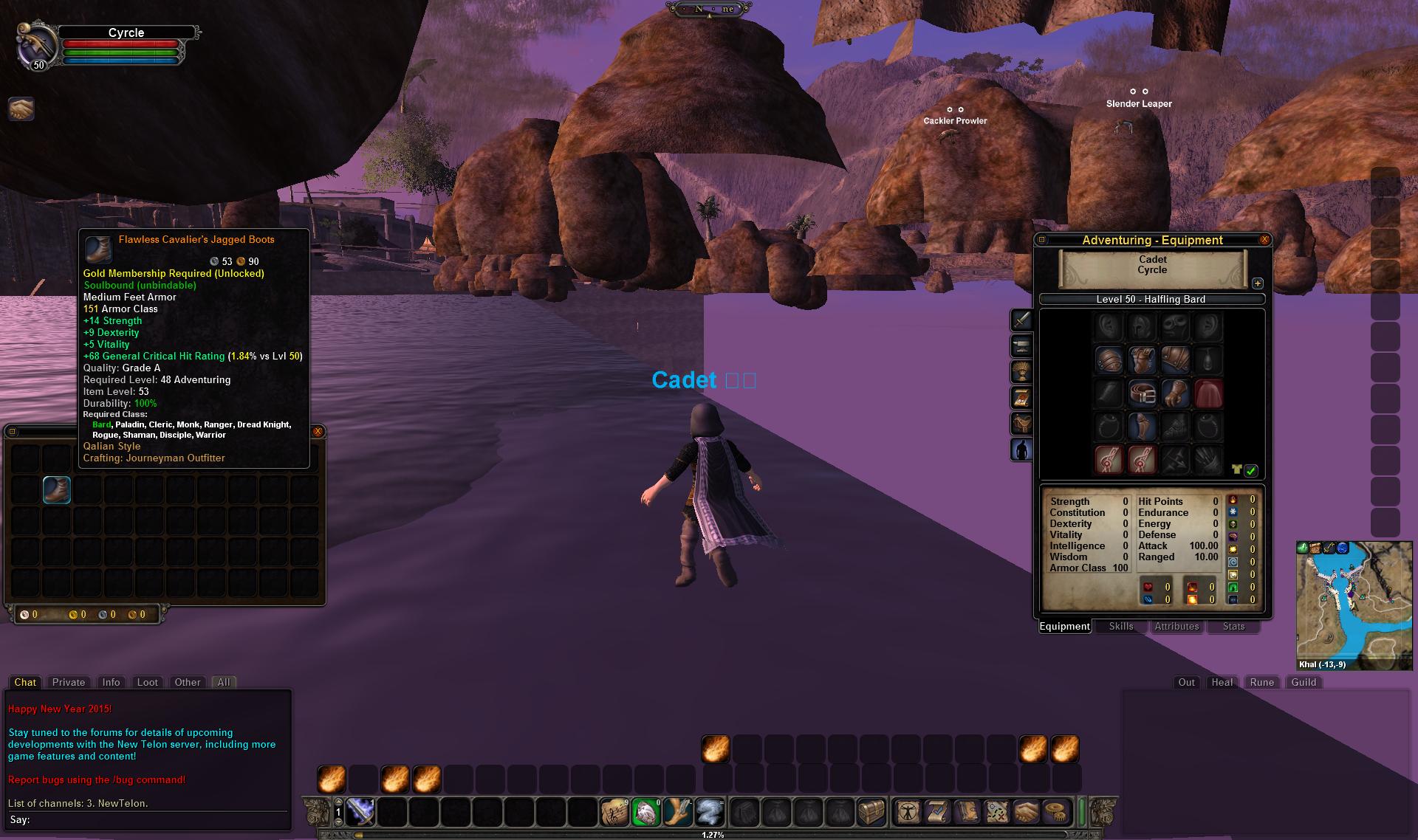Viewport: 1418px width, 840px height.
Task: Open the Guild chat tab
Action: pos(1304,683)
